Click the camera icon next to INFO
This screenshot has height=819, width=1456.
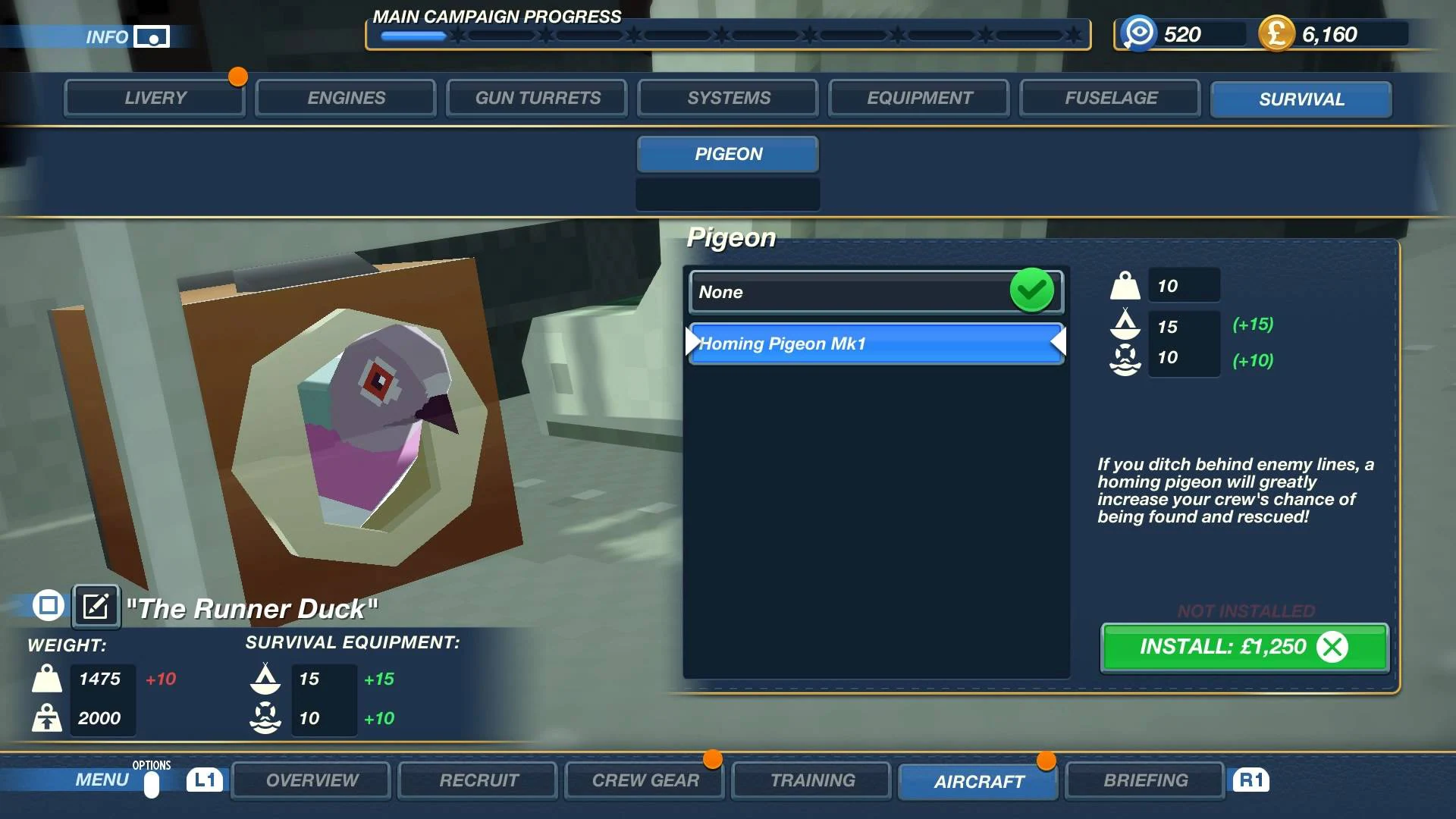(x=152, y=36)
